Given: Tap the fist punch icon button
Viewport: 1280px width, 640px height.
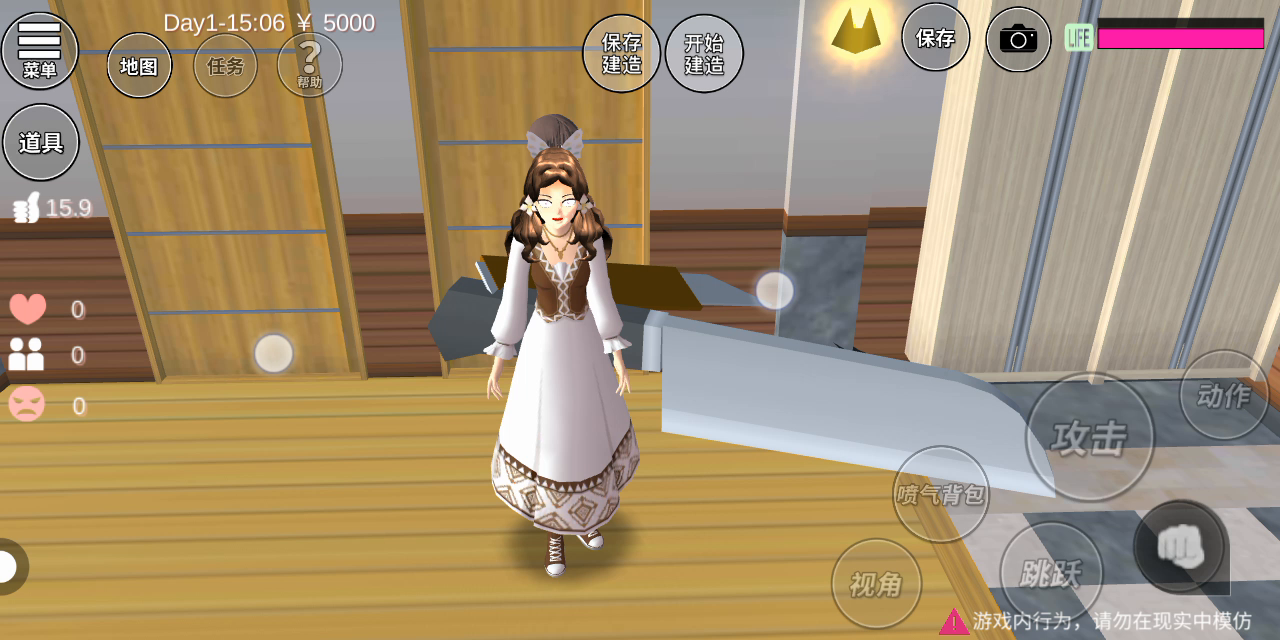Looking at the screenshot, I should point(1181,547).
